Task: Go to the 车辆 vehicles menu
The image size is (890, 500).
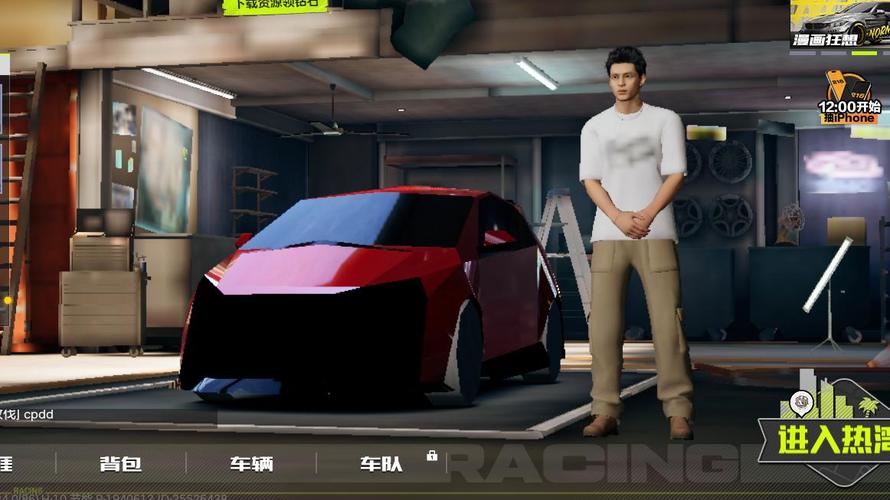Action: [251, 464]
